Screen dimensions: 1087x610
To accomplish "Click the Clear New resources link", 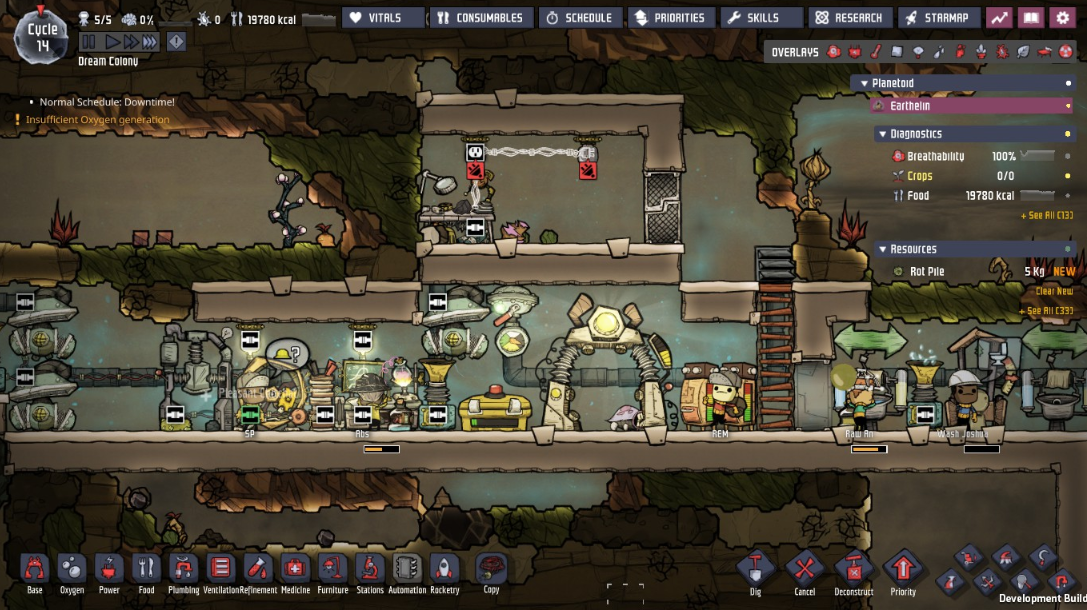I will 1053,291.
